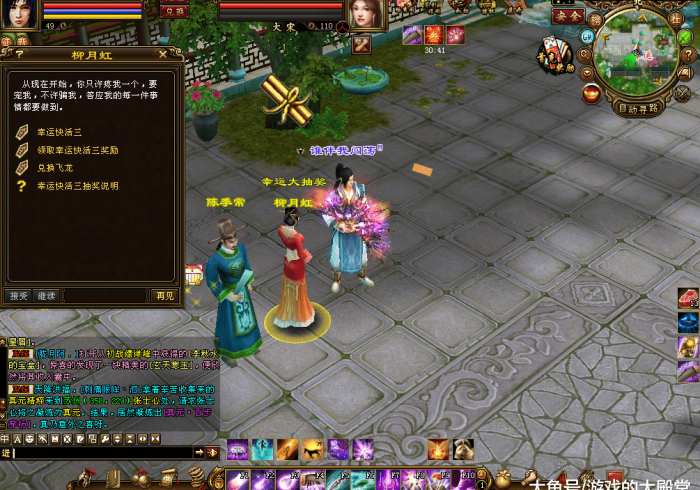The height and width of the screenshot is (490, 700).
Task: Open 幸运快活三抽奖说明 lottery explanation
Action: 77,185
